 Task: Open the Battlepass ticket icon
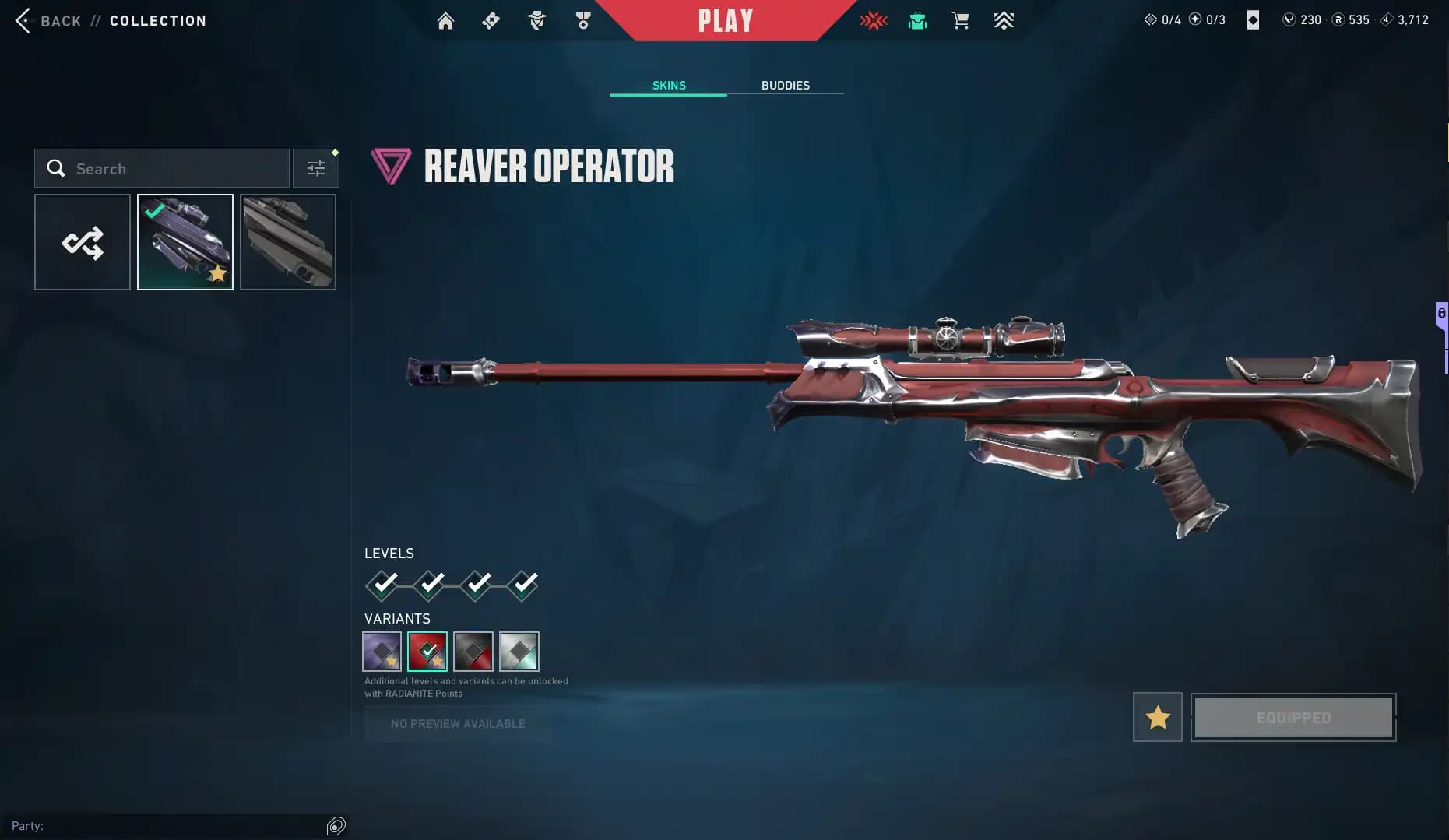click(491, 20)
